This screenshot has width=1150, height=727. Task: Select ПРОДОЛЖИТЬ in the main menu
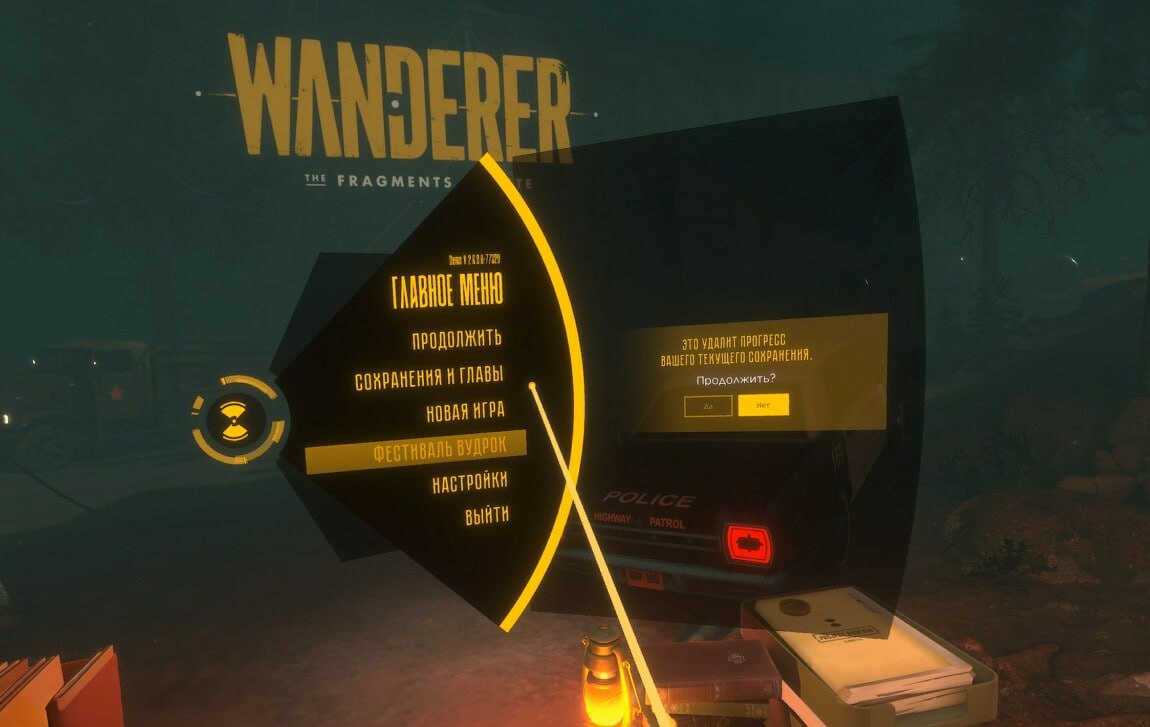[456, 340]
